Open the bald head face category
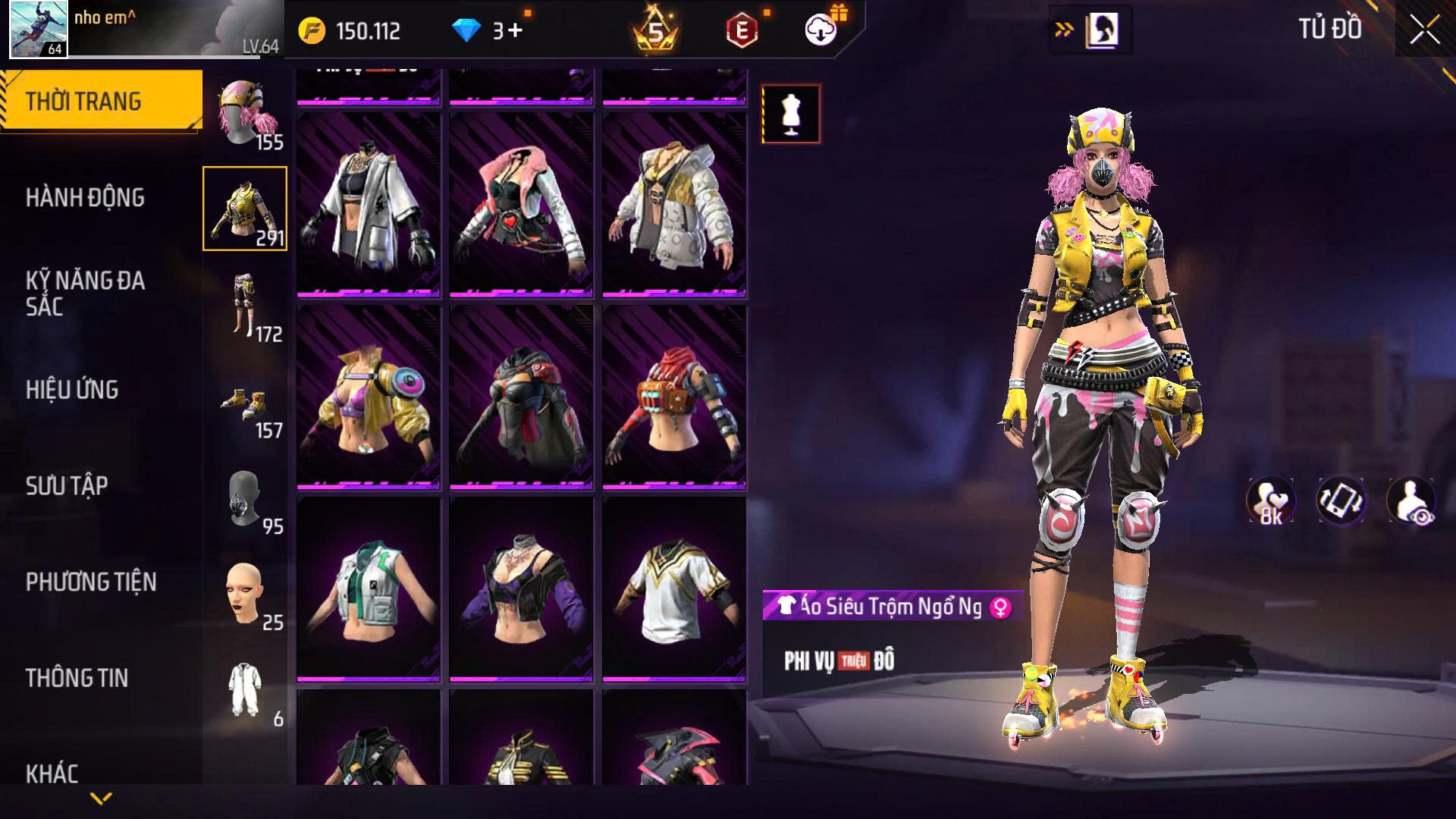 tap(245, 594)
